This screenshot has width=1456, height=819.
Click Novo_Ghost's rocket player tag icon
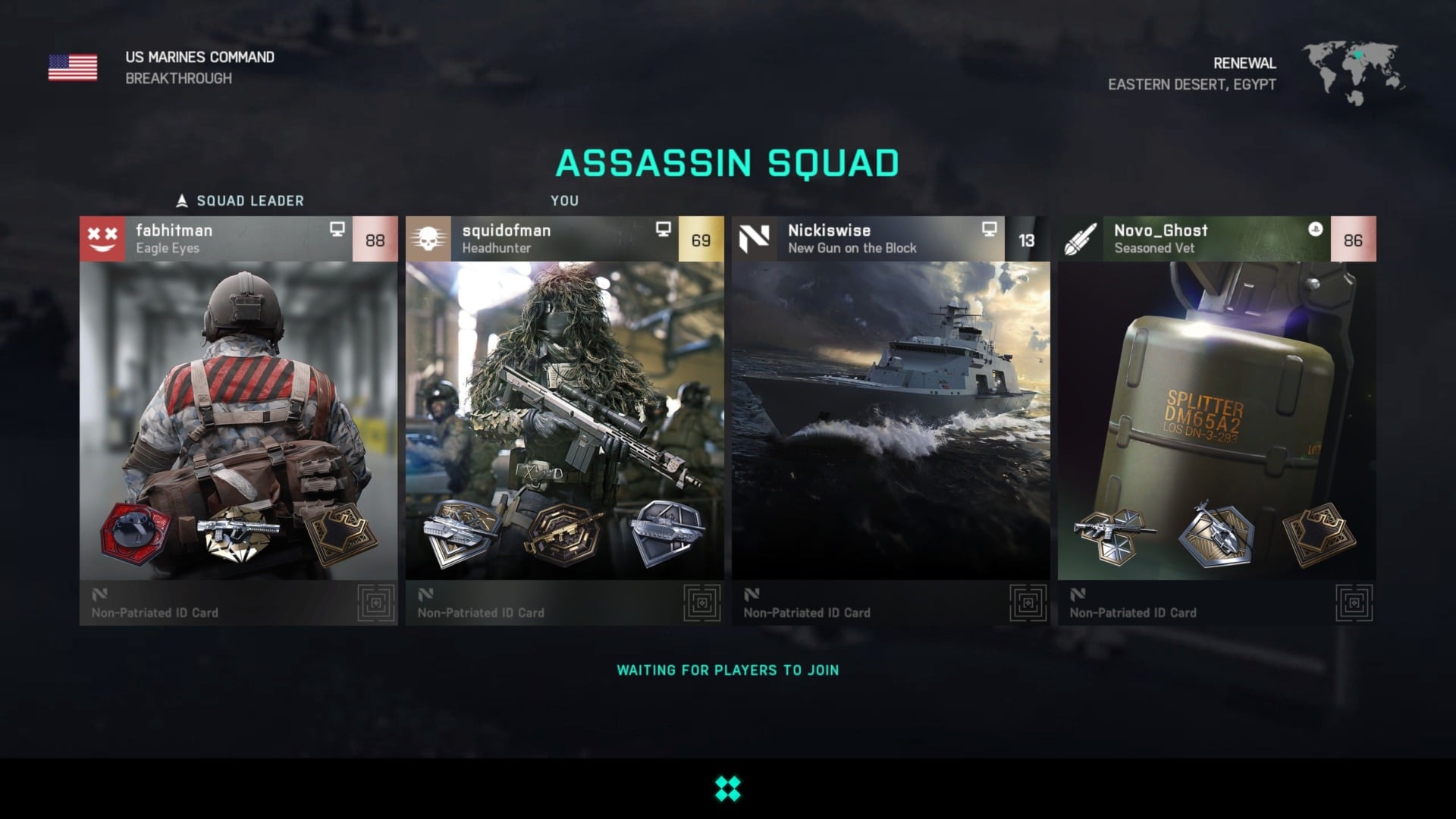tap(1080, 237)
